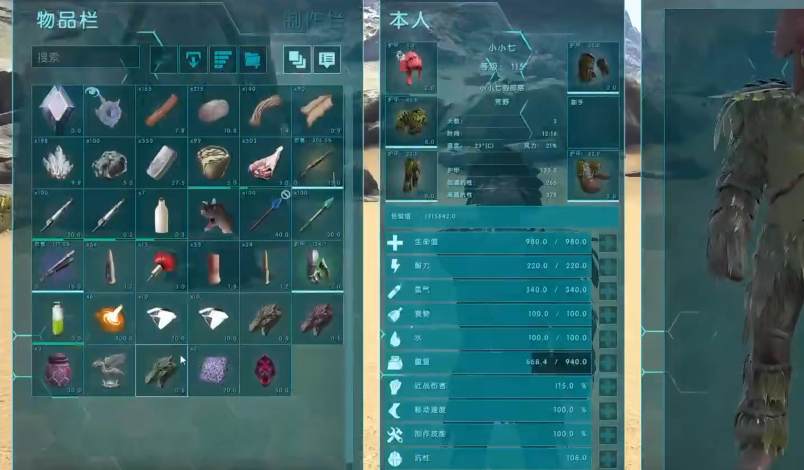This screenshot has width=804, height=470.
Task: Choose the raw meat stack
Action: (x=265, y=162)
